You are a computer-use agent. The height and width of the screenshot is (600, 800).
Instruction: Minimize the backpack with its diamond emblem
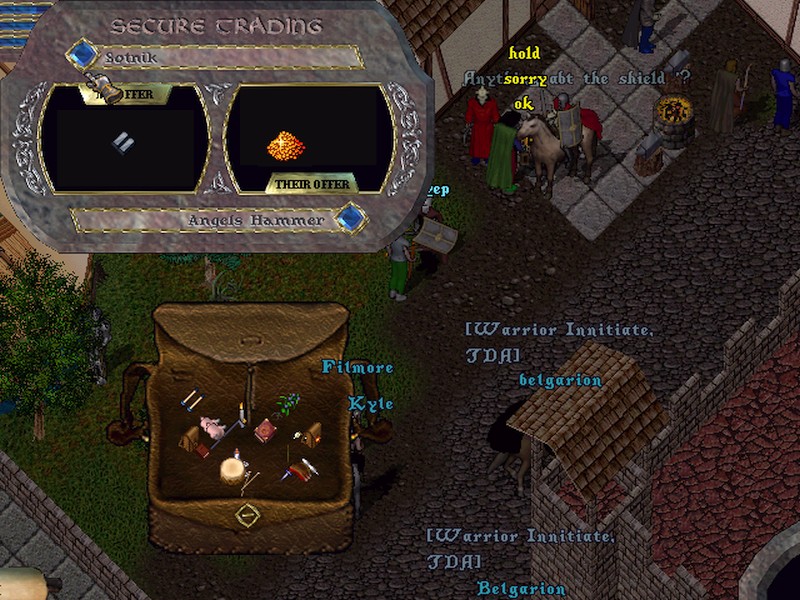tap(247, 514)
